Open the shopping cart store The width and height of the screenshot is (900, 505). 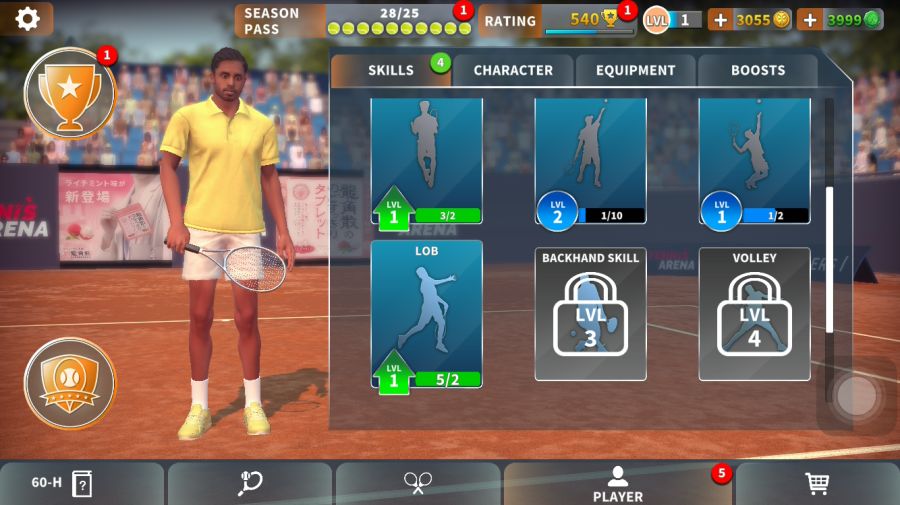817,484
